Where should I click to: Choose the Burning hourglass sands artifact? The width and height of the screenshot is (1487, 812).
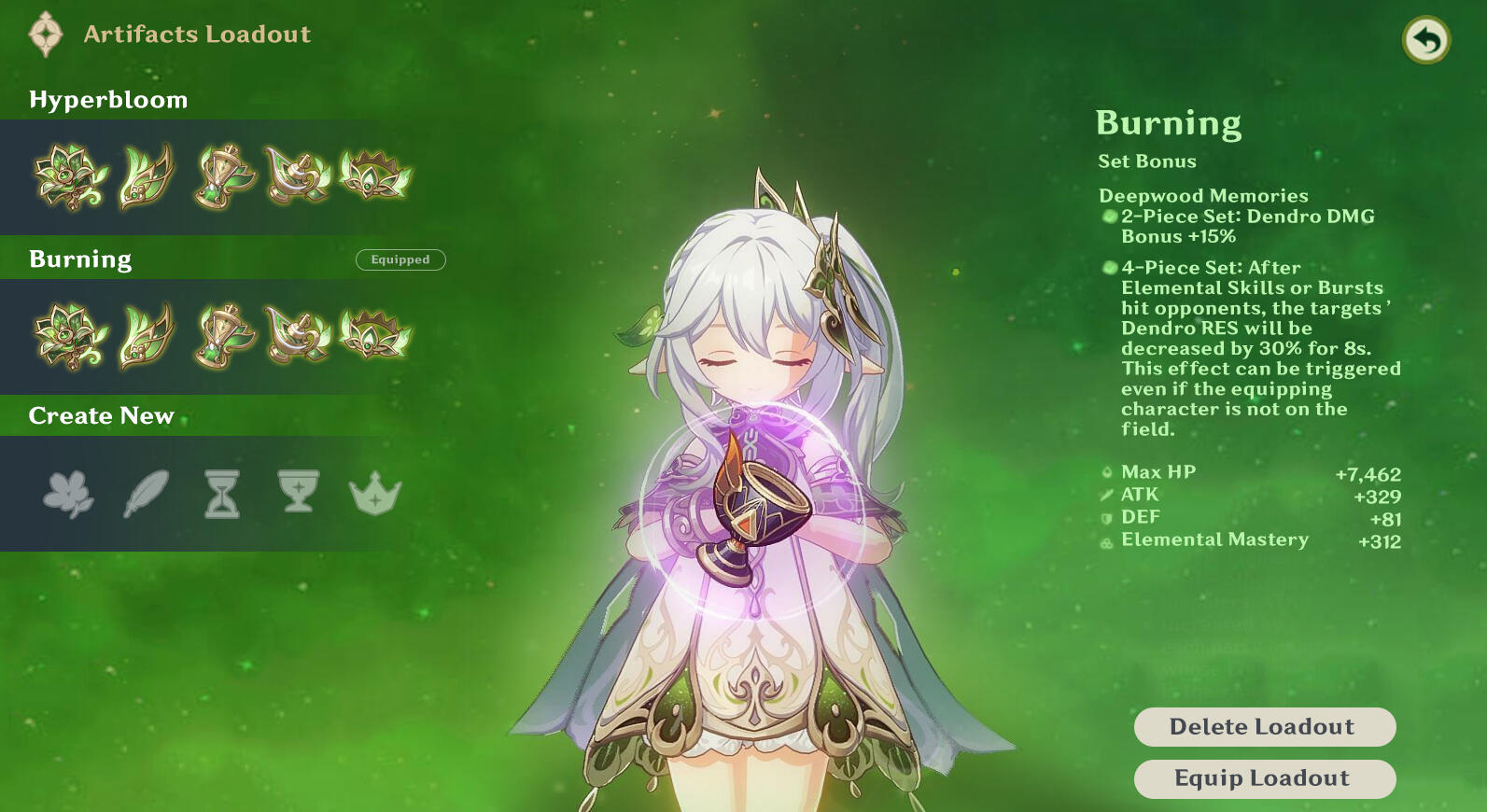pyautogui.click(x=222, y=336)
